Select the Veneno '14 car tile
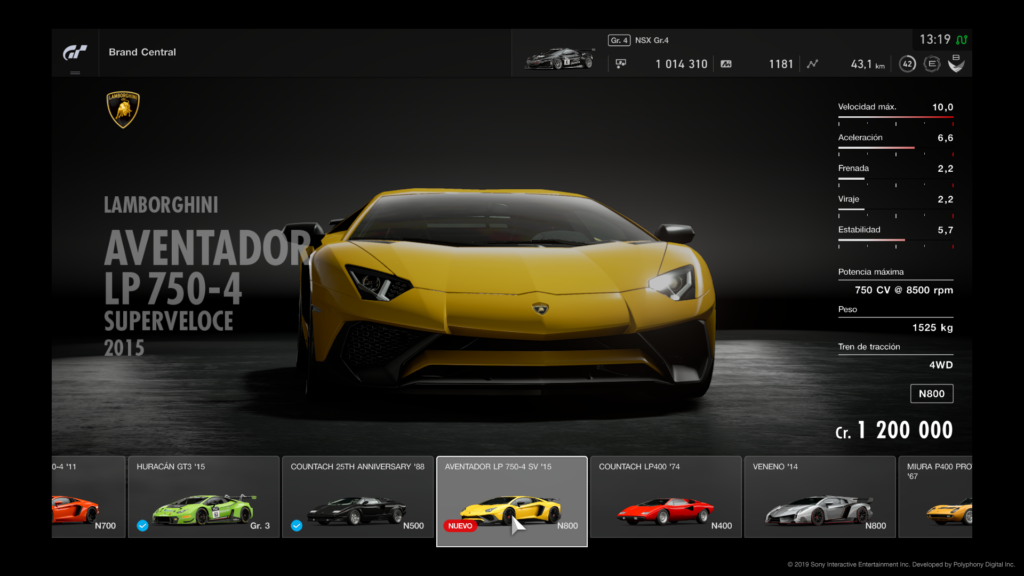This screenshot has height=576, width=1024. (x=819, y=497)
